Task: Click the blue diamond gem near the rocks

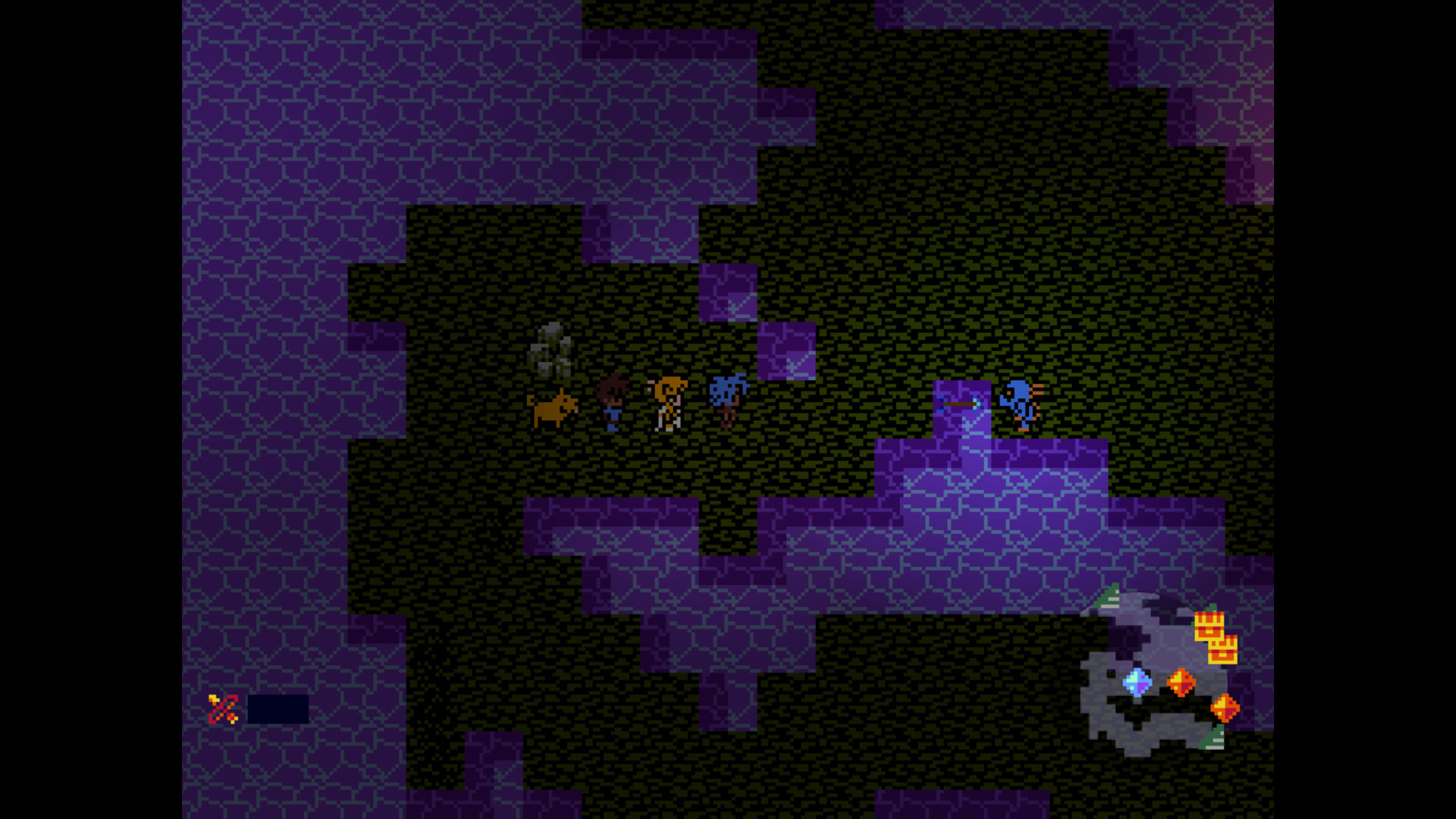Action: (x=1136, y=682)
